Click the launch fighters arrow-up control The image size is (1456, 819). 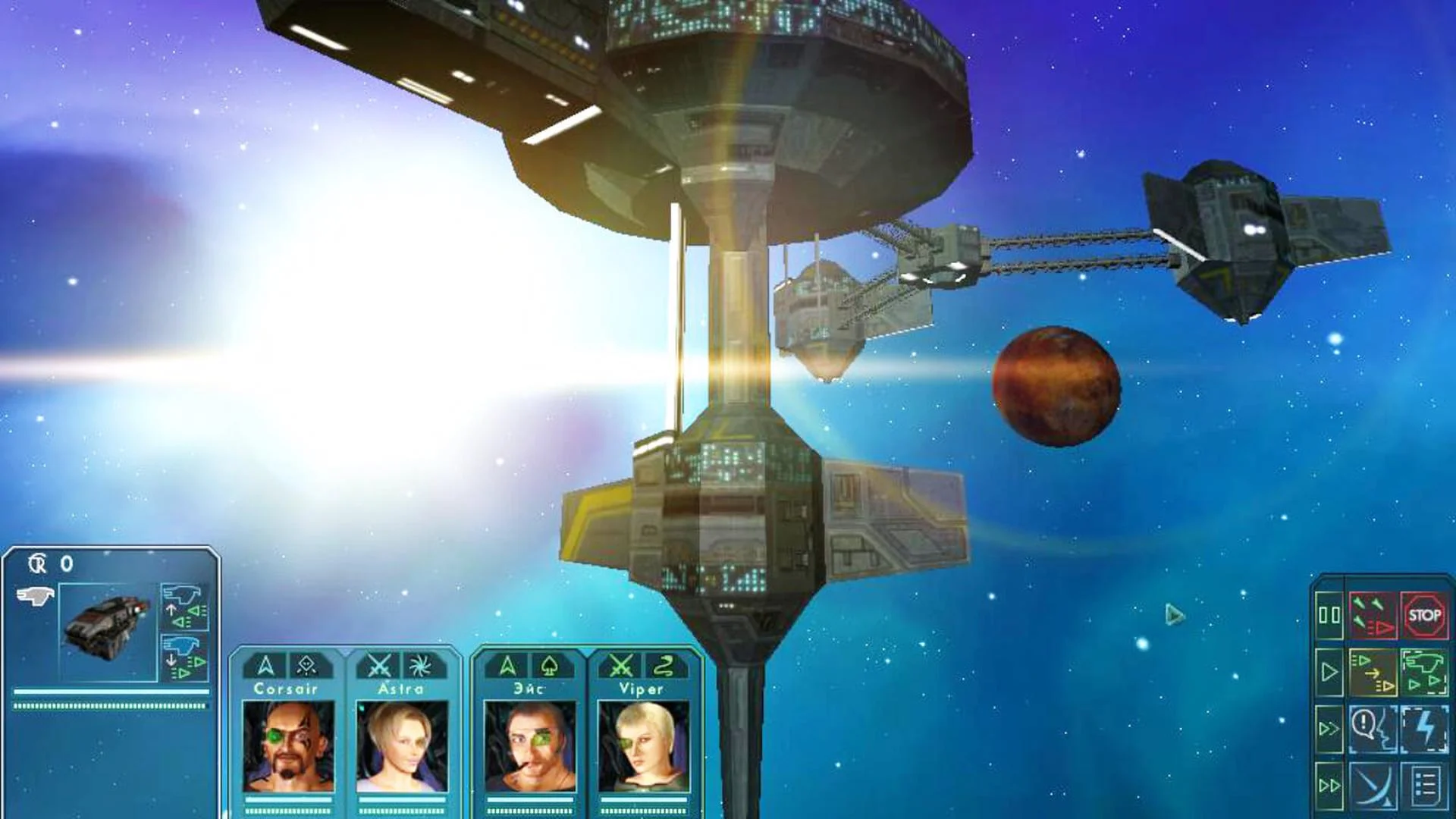click(x=184, y=607)
